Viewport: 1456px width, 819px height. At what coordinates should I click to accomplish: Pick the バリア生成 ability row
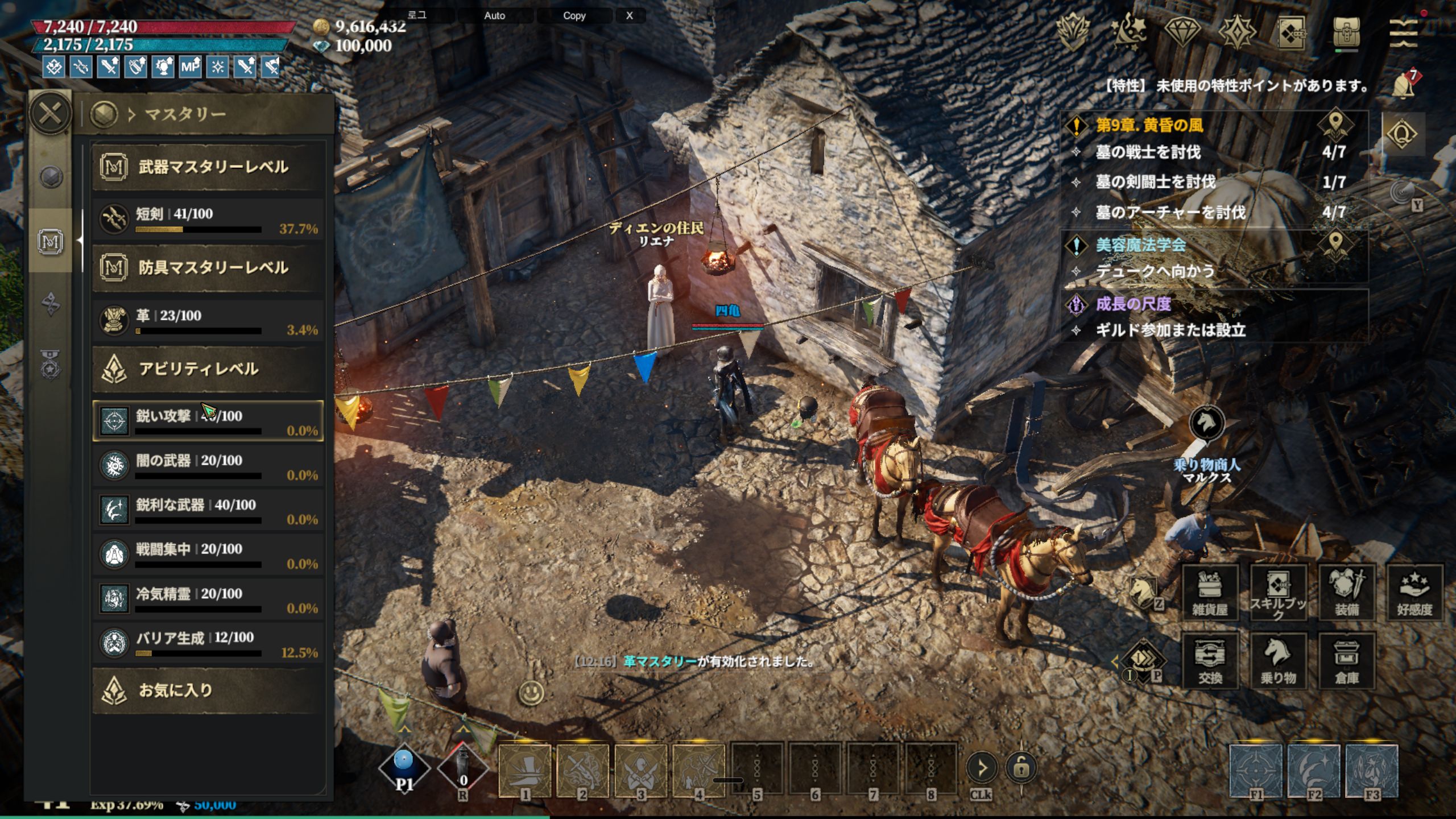click(208, 644)
